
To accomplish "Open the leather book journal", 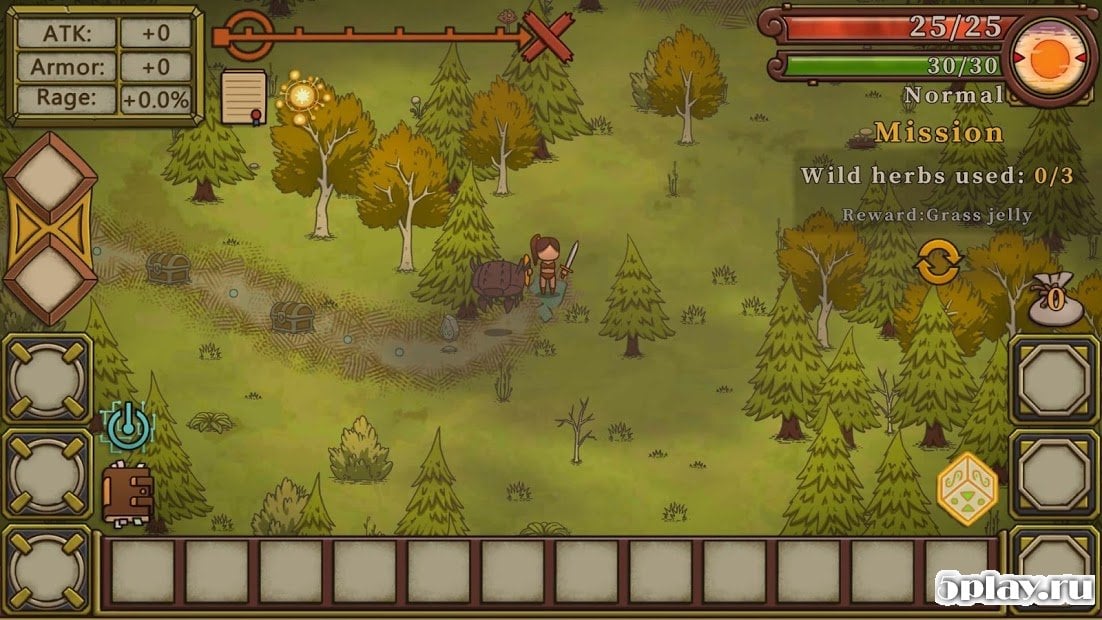I will (127, 493).
